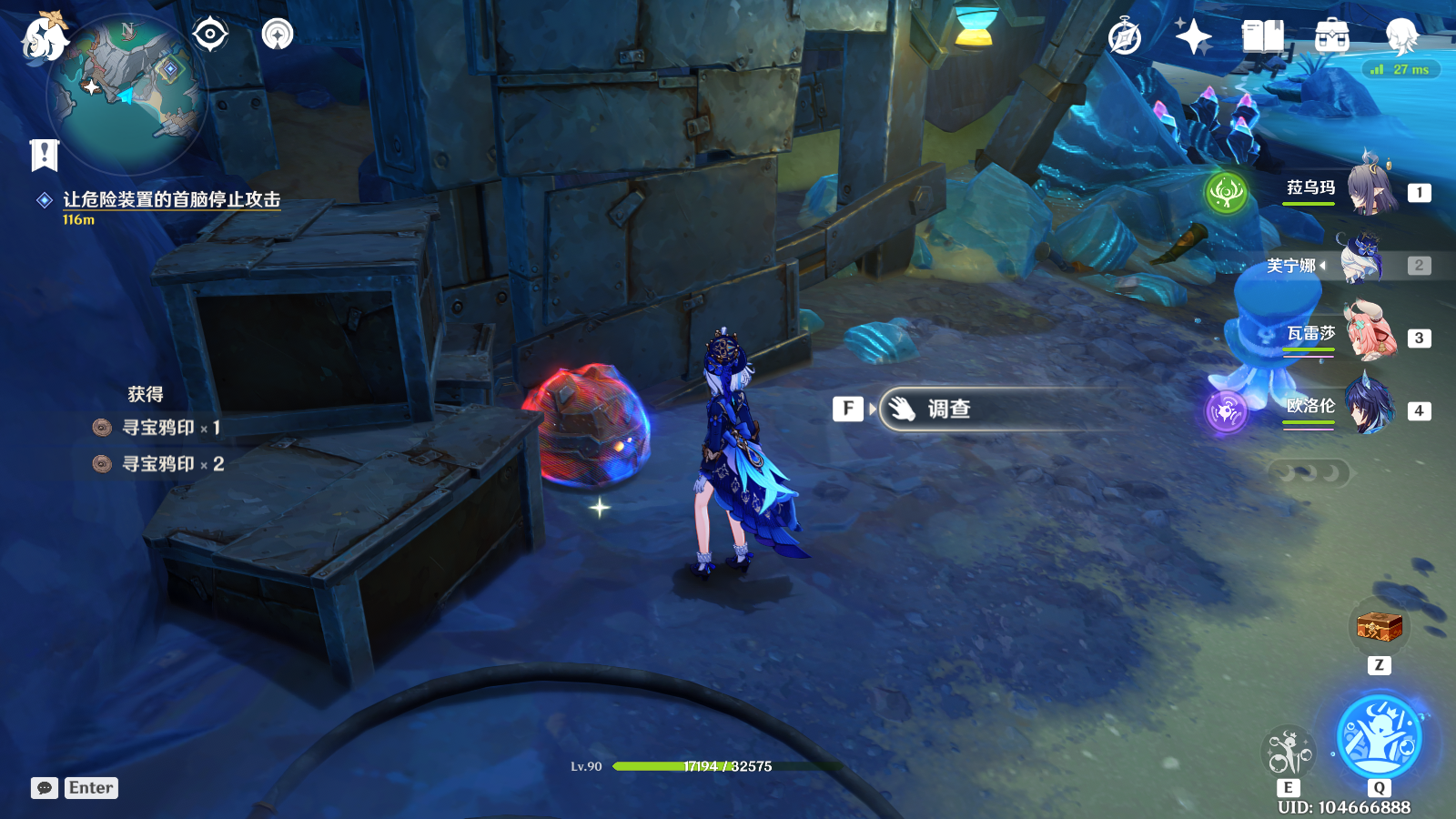Screen dimensions: 1456x819
Task: Use the treasure chest gadget
Action: [1379, 627]
